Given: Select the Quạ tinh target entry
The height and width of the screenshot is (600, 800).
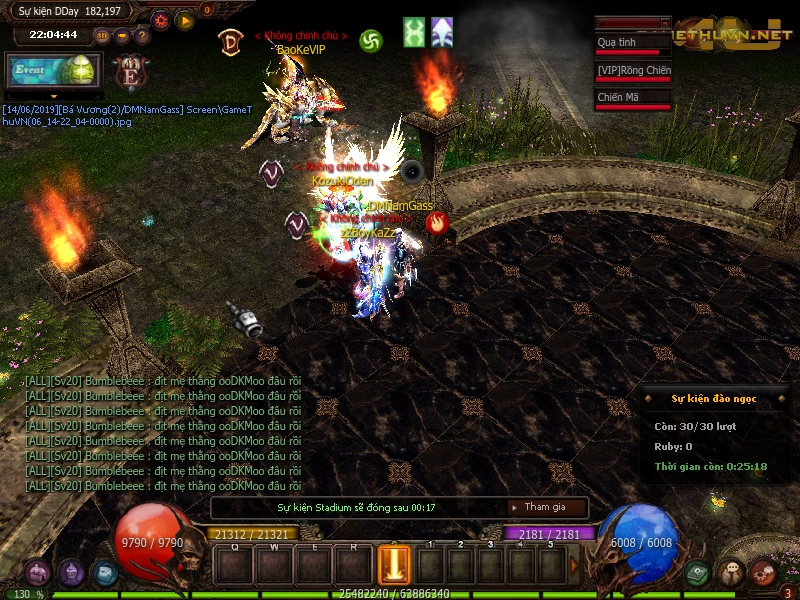Looking at the screenshot, I should (x=631, y=45).
